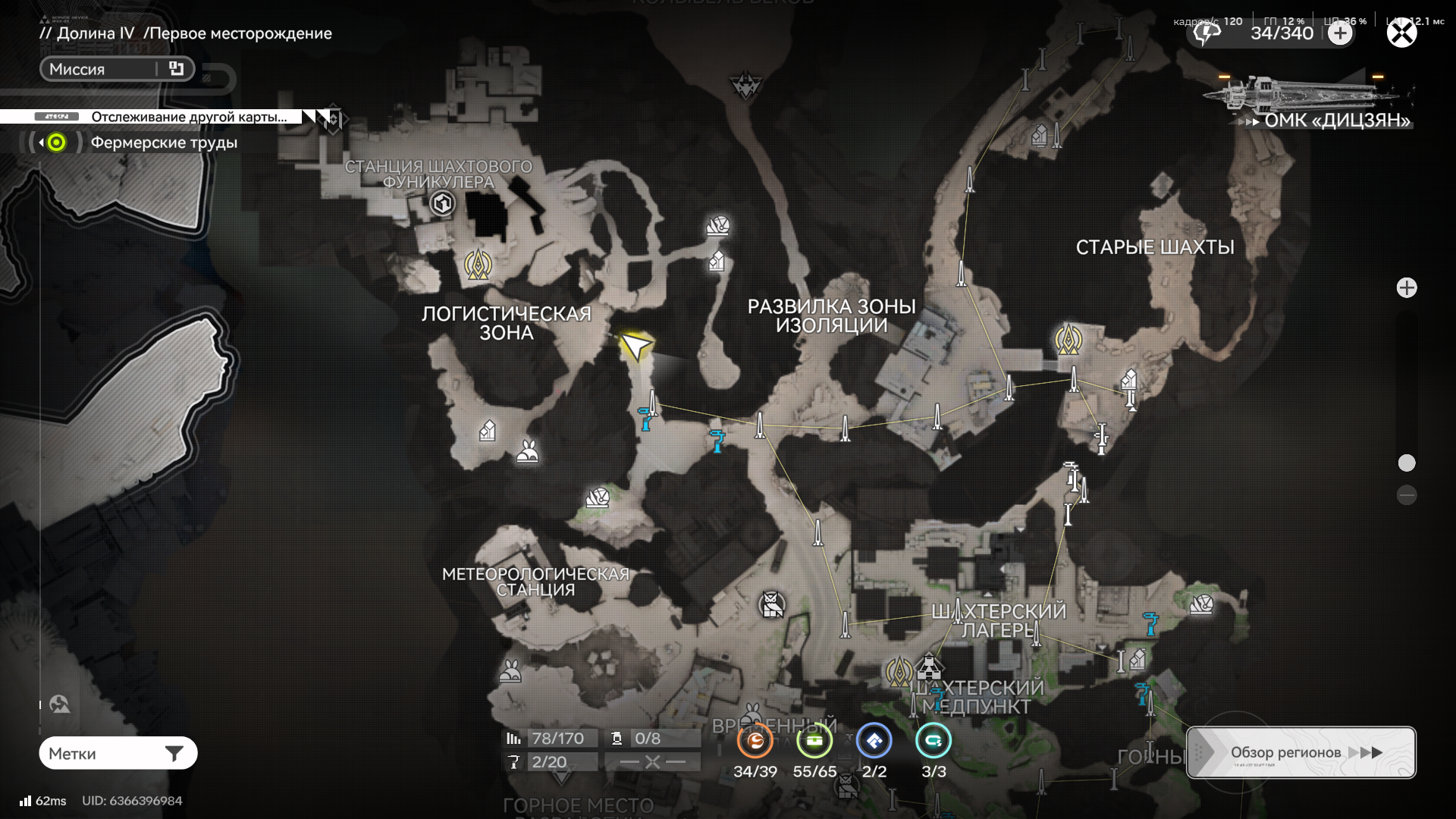This screenshot has width=1456, height=819.
Task: Zoom out the map with minus button
Action: [x=1407, y=495]
